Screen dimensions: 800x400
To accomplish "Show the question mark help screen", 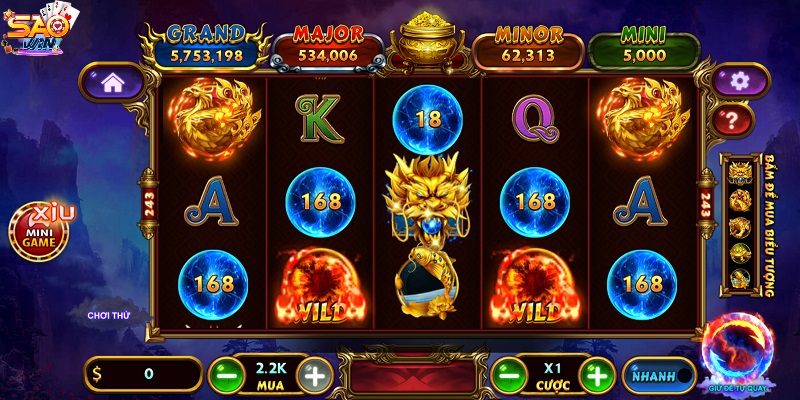I will point(731,121).
